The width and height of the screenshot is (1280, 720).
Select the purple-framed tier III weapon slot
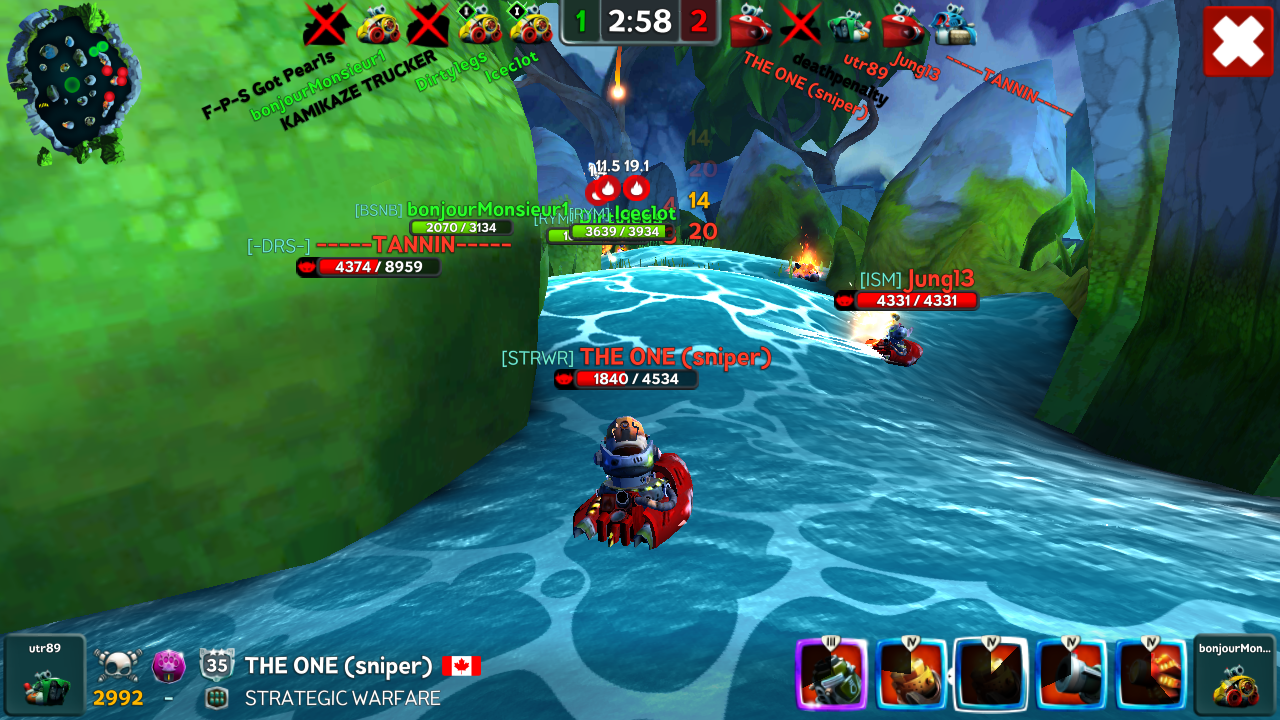831,673
